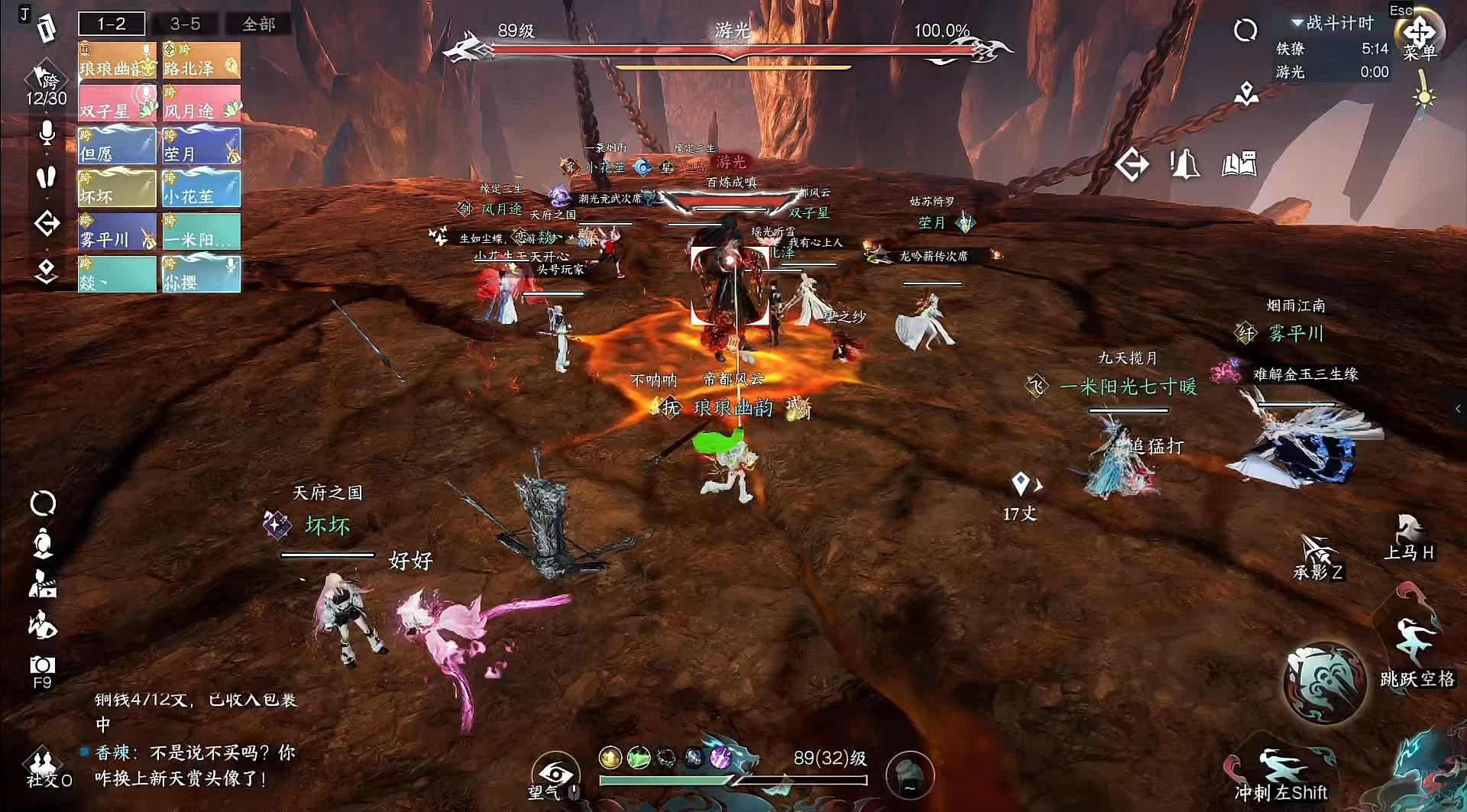Use the 冲刺 sprint skill
This screenshot has width=1467, height=812.
click(x=1281, y=772)
